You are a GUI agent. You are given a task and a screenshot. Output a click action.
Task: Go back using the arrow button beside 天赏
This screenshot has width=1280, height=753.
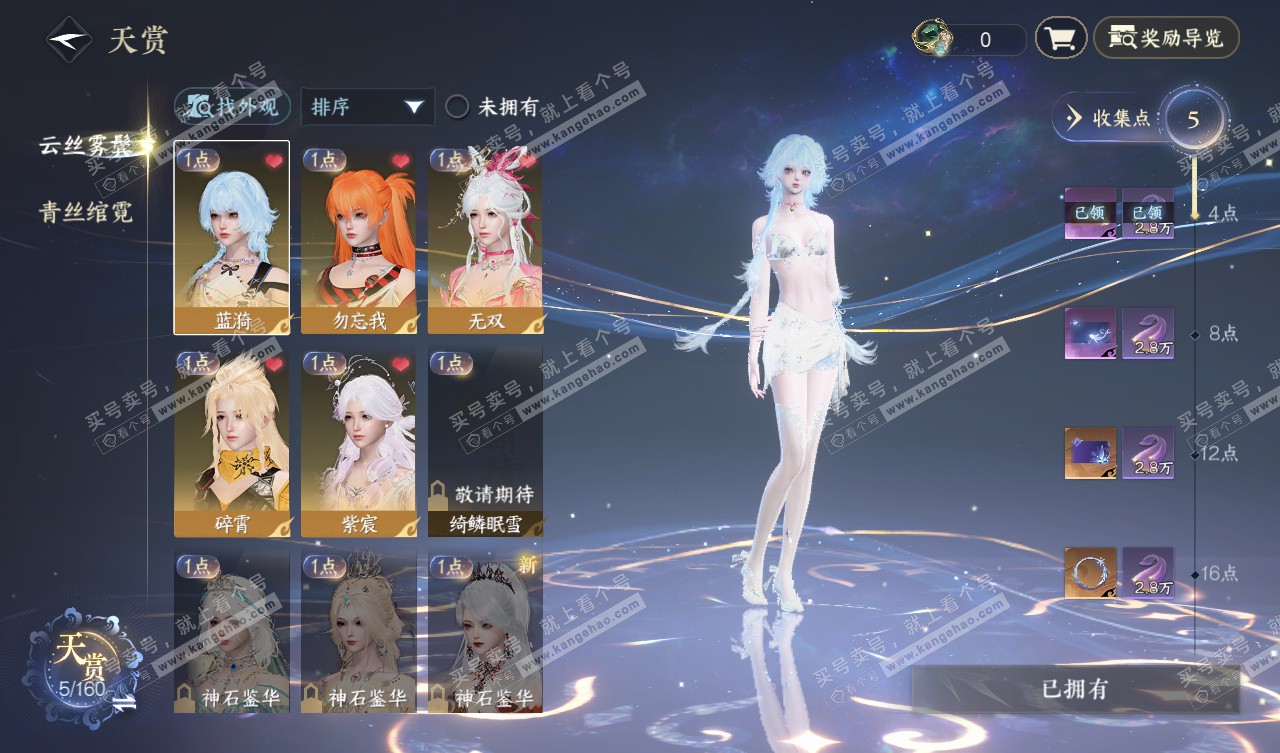tap(69, 40)
